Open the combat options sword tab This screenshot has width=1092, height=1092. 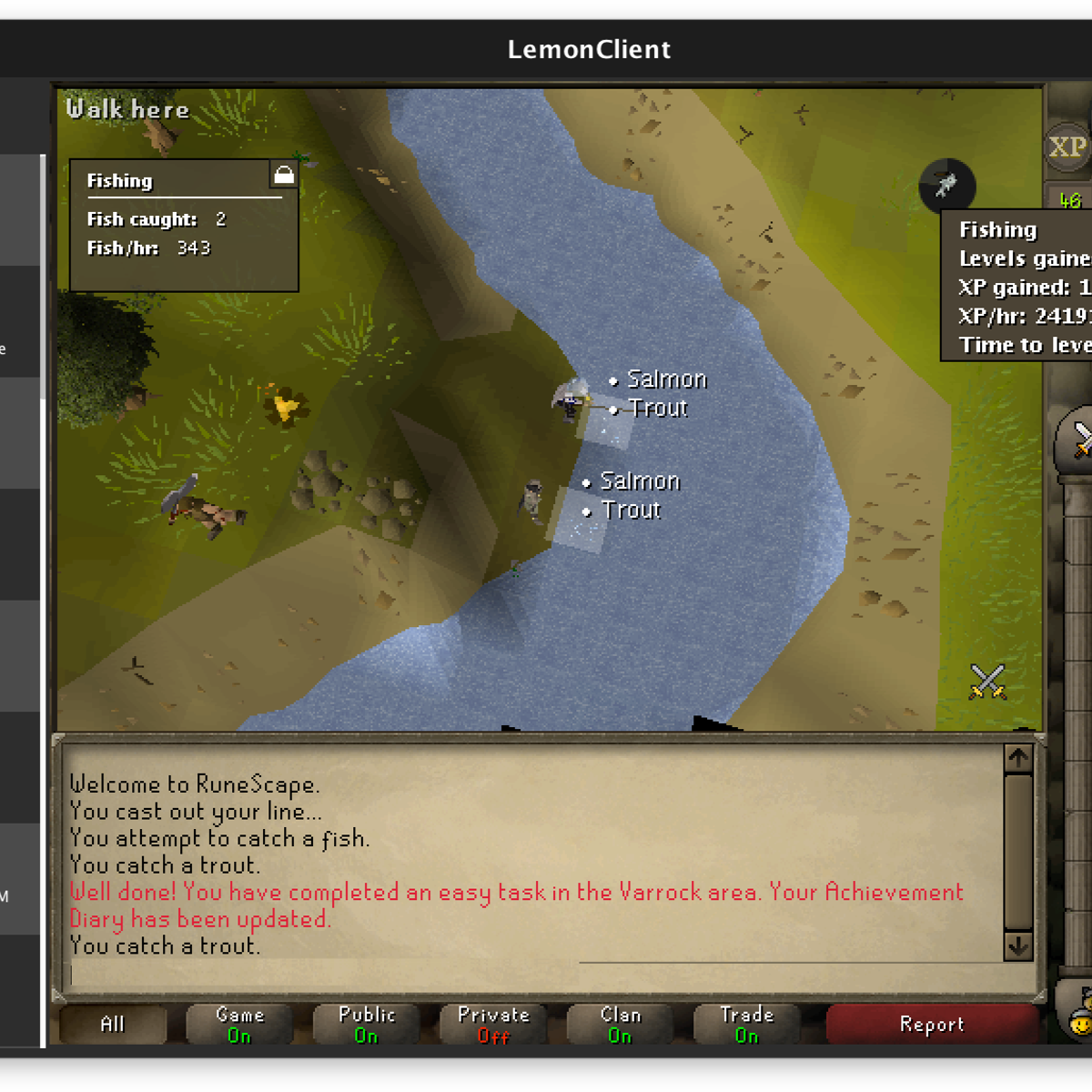(1078, 440)
